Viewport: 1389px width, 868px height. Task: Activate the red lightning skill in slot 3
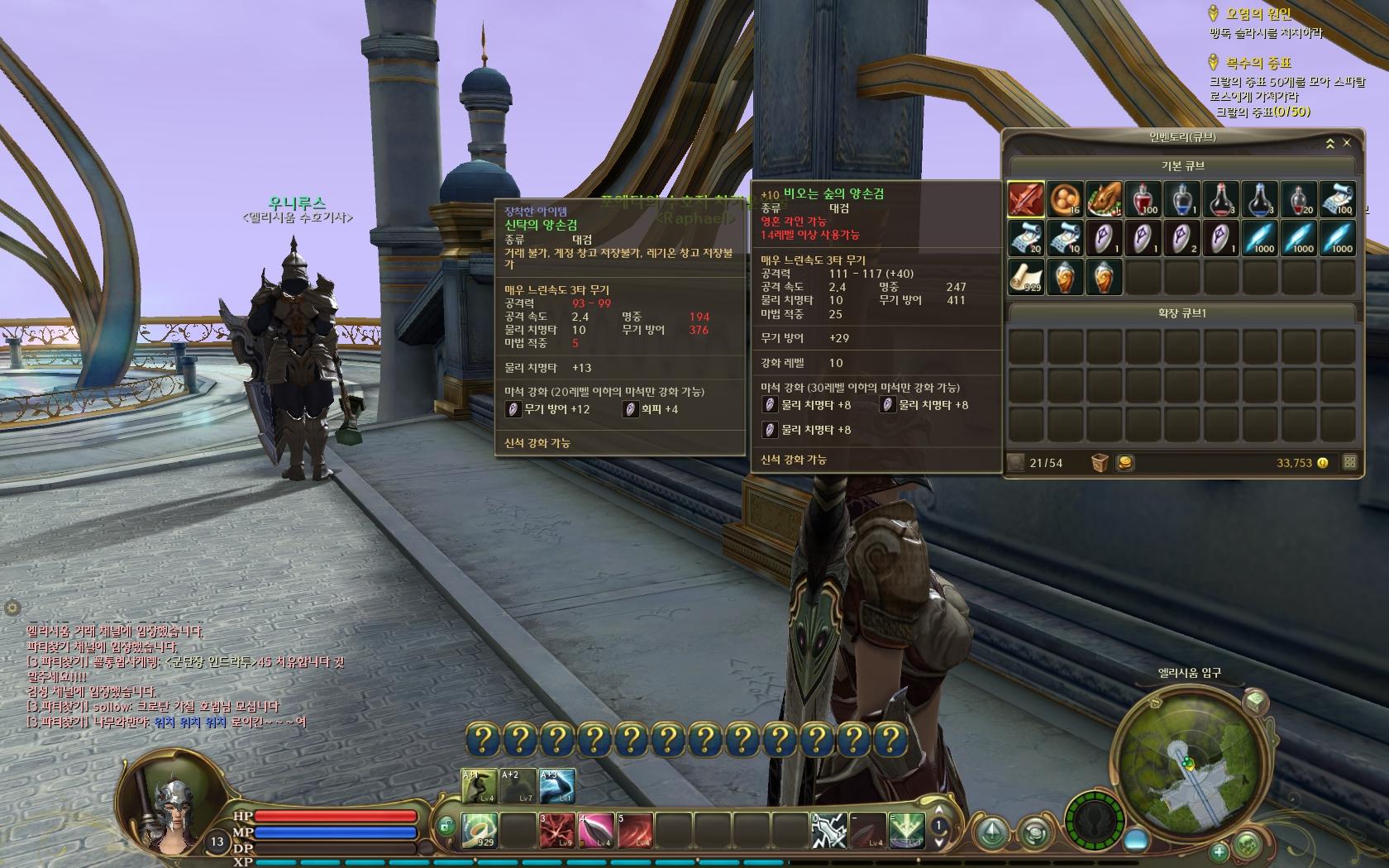pyautogui.click(x=556, y=831)
